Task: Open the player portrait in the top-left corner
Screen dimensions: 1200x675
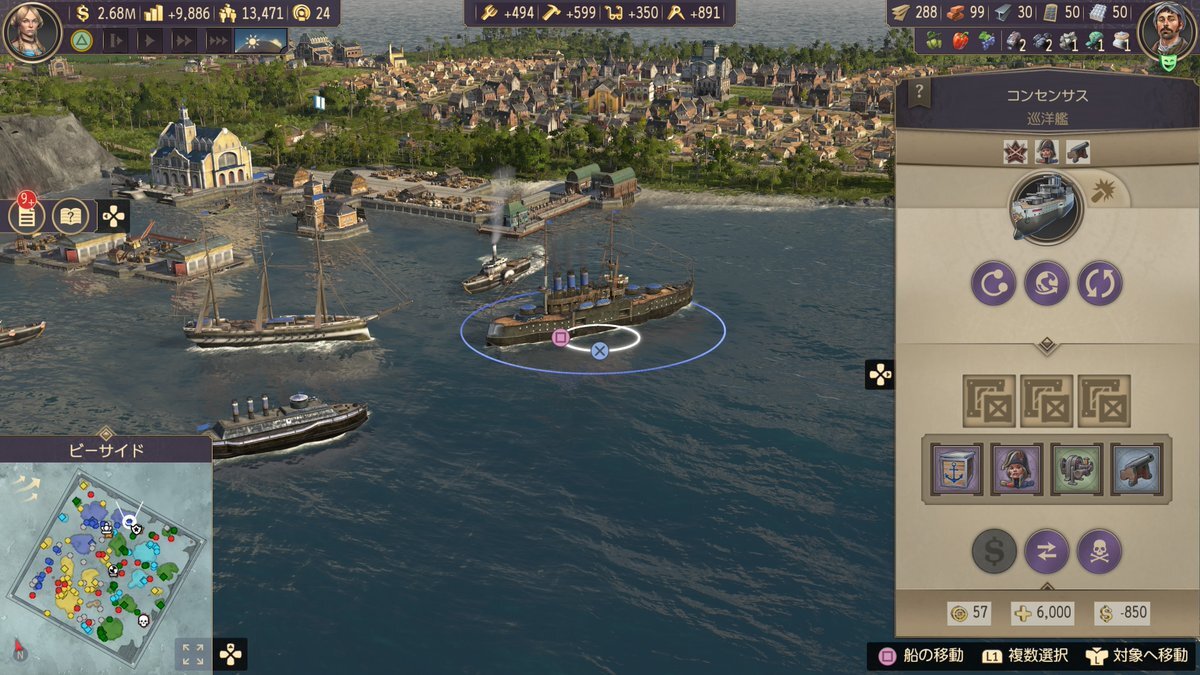Action: [x=32, y=30]
